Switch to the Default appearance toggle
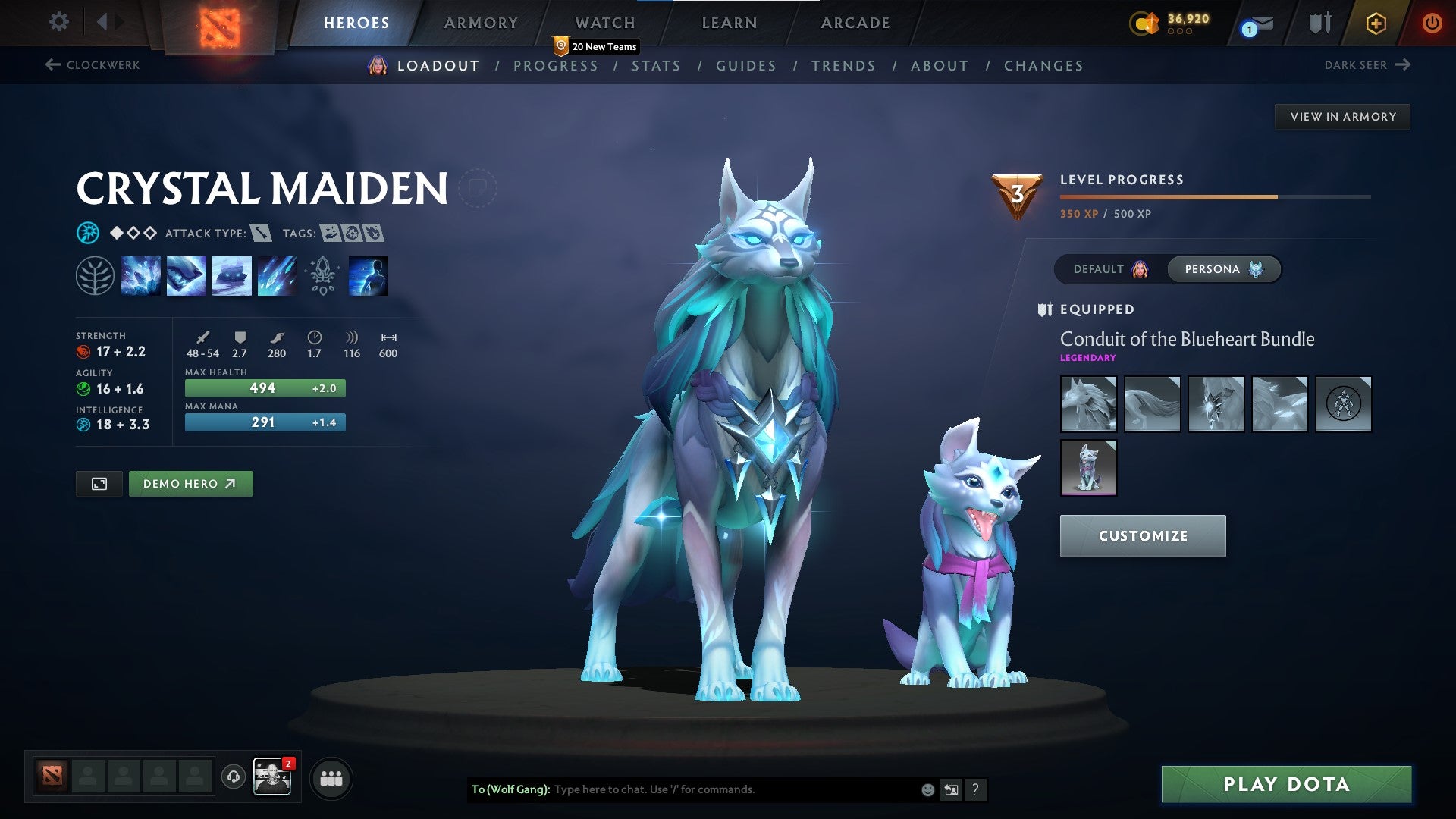This screenshot has height=819, width=1456. tap(1107, 268)
